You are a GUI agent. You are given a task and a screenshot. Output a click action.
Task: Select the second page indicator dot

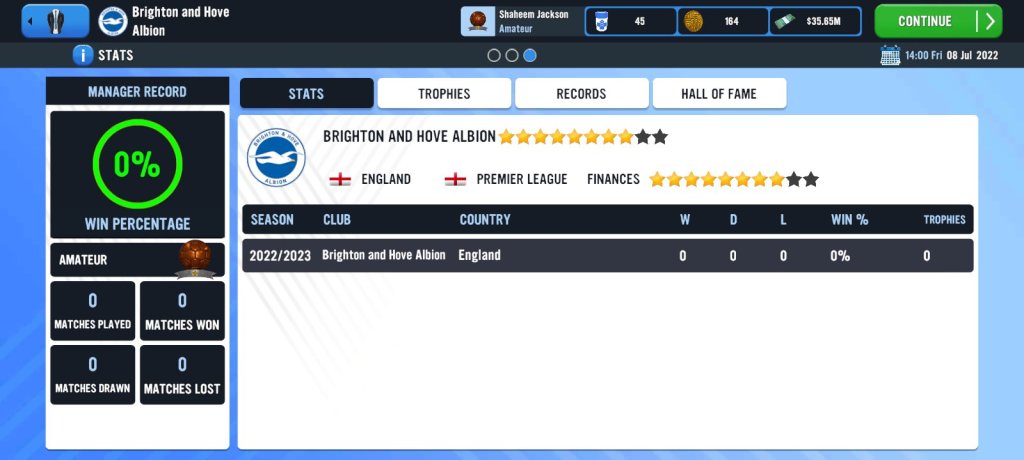512,56
